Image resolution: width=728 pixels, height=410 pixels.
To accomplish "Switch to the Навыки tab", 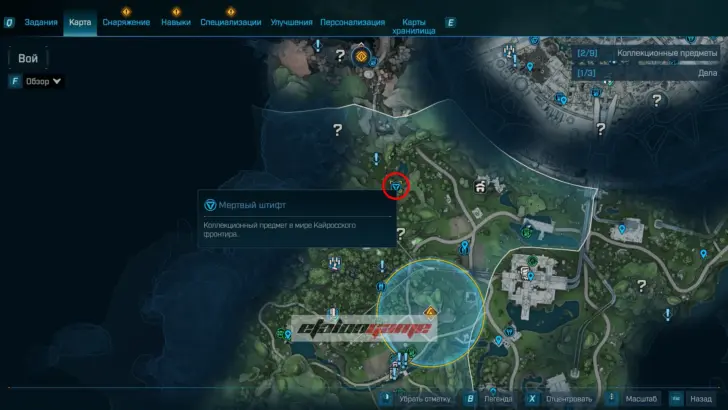I will point(175,21).
